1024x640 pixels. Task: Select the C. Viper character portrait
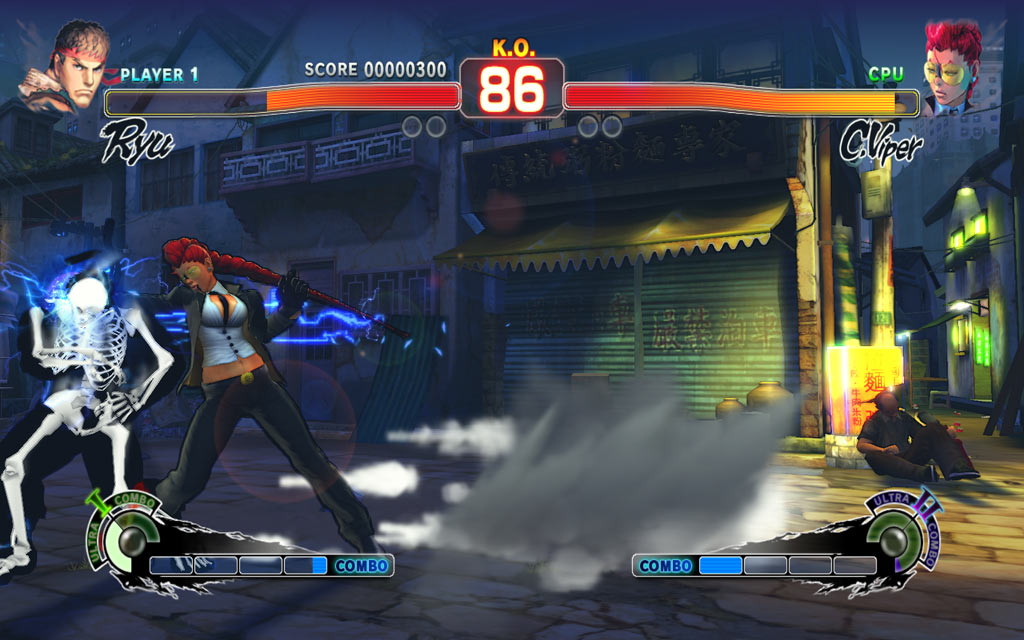(x=951, y=67)
